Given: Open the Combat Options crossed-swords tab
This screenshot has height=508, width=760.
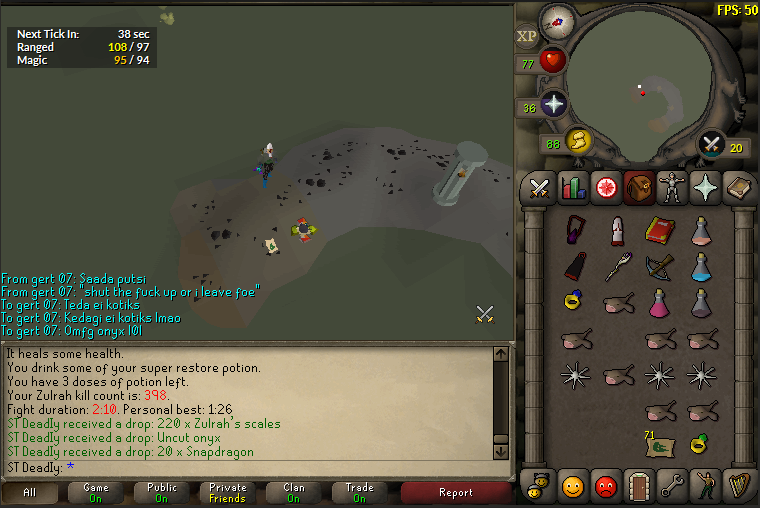Looking at the screenshot, I should point(540,187).
